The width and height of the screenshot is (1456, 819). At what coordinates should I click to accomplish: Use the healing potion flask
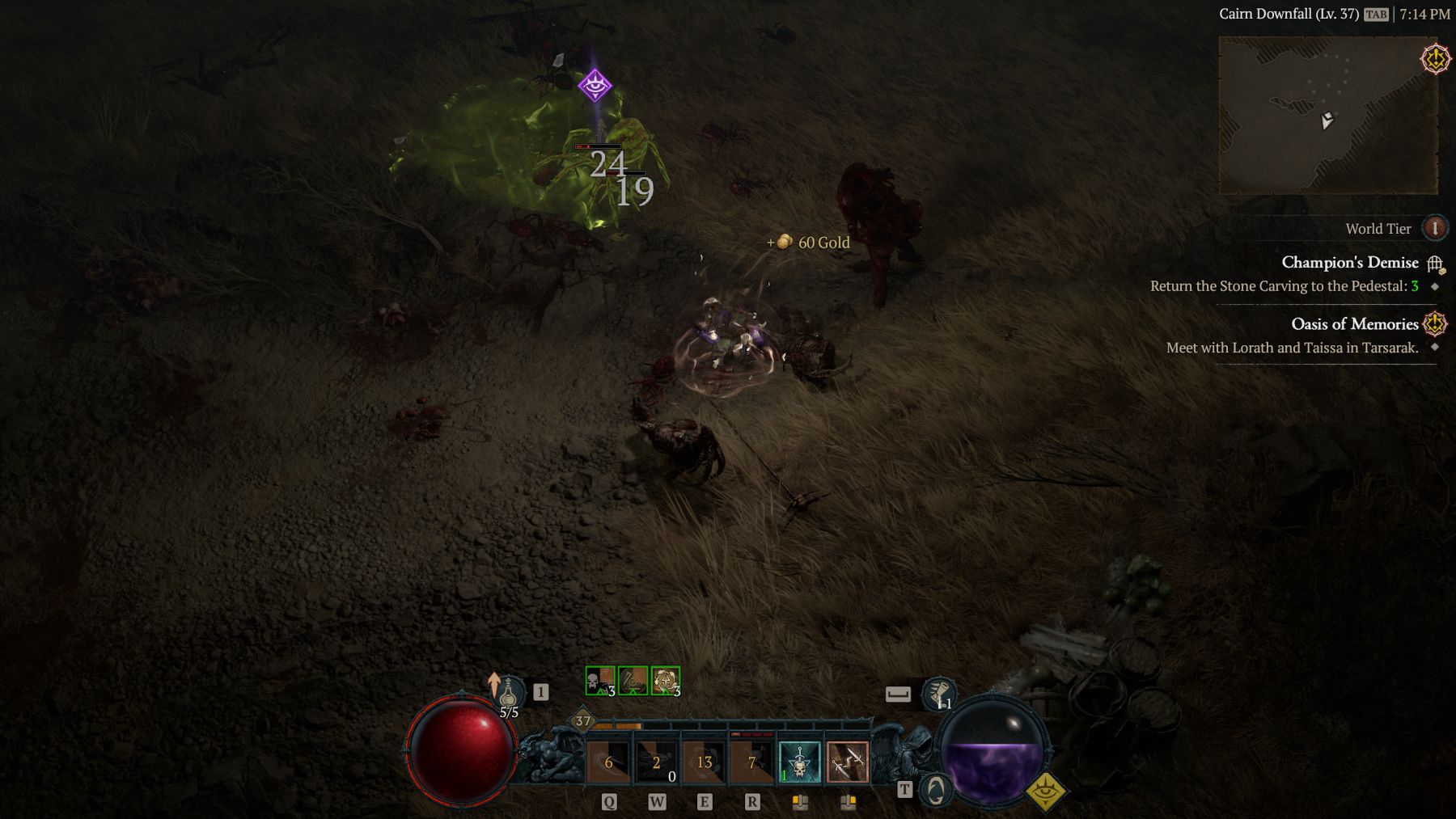508,694
